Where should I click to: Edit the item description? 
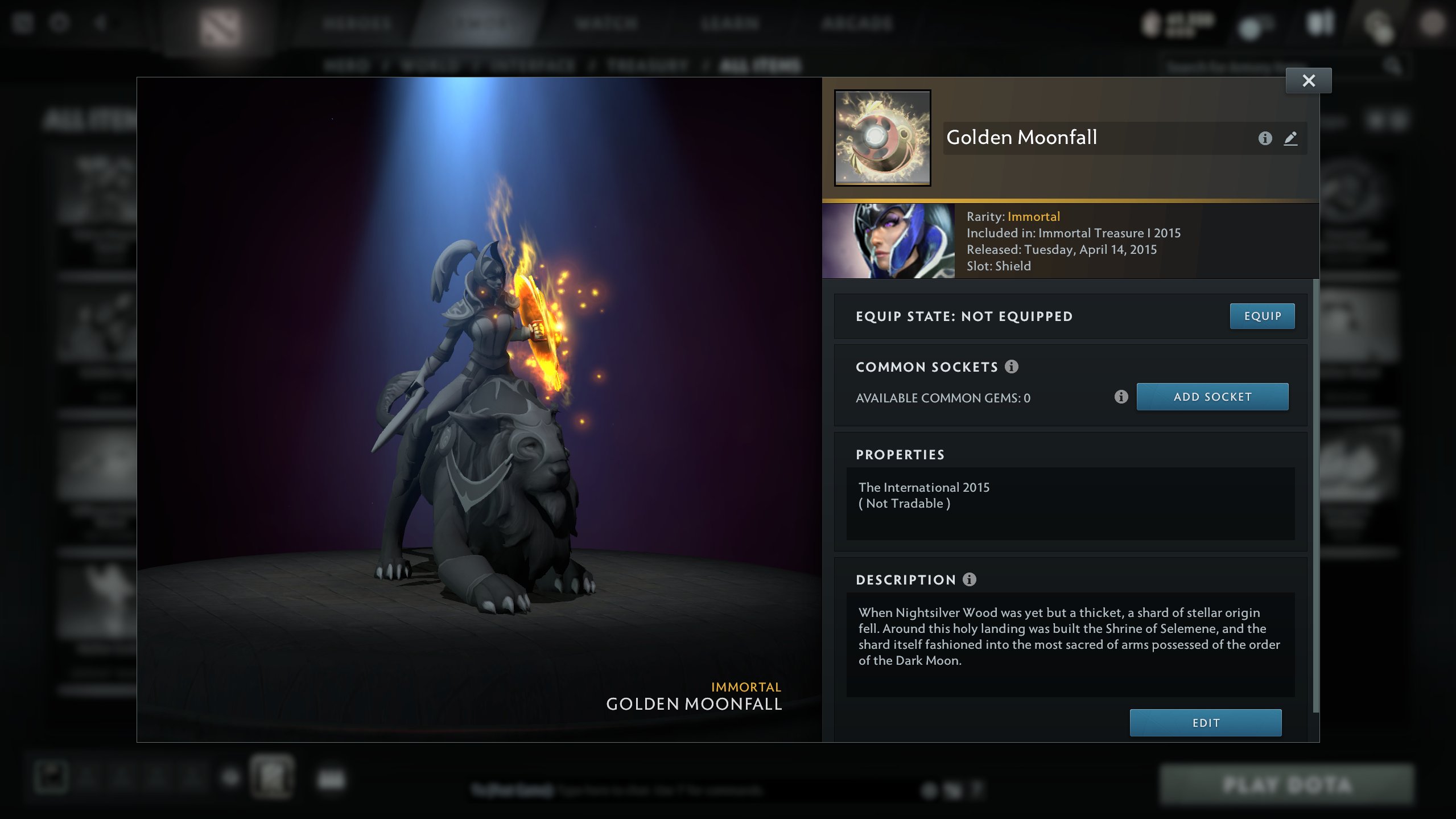(x=1205, y=722)
